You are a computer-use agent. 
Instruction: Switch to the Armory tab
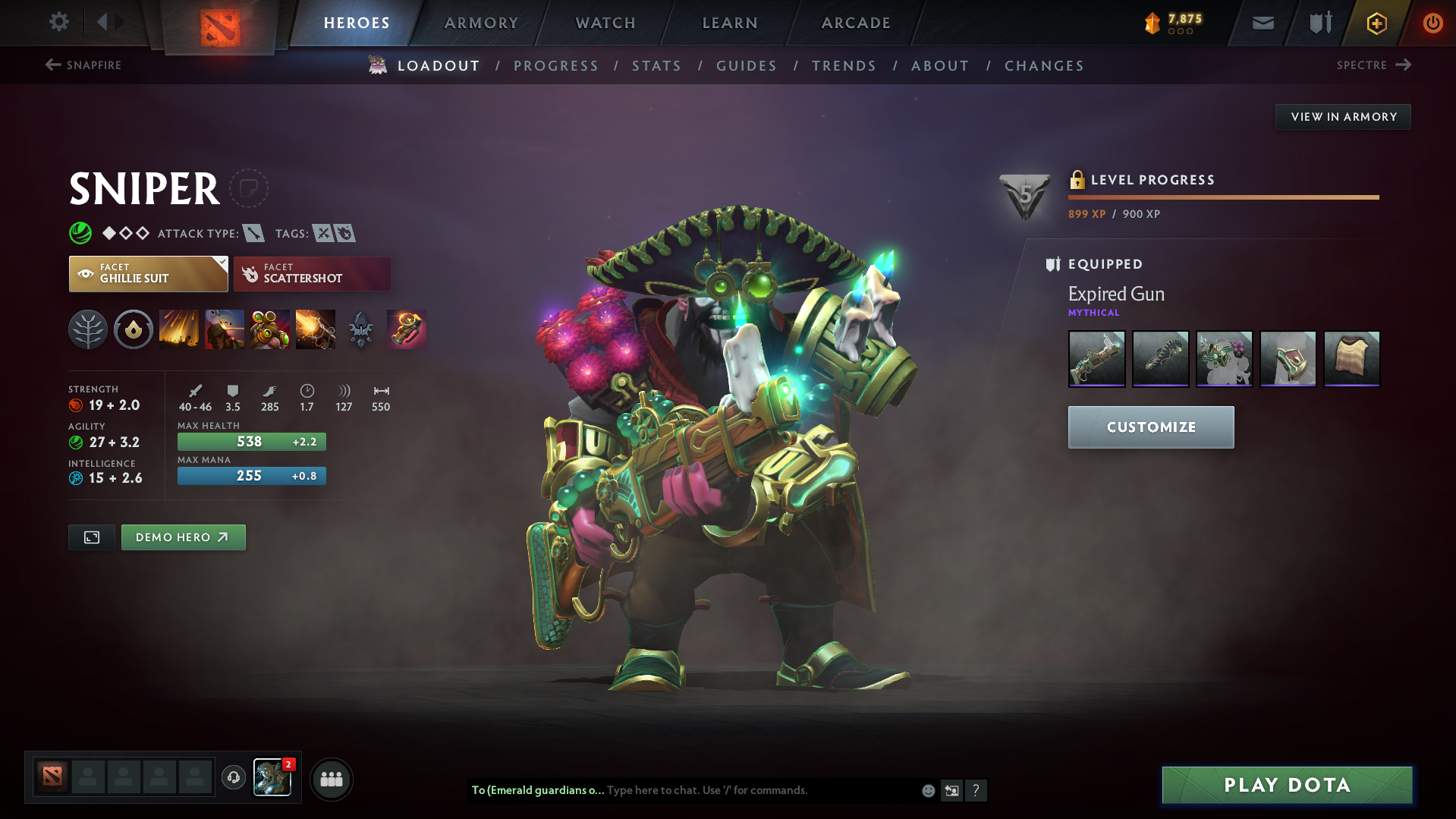pos(481,23)
